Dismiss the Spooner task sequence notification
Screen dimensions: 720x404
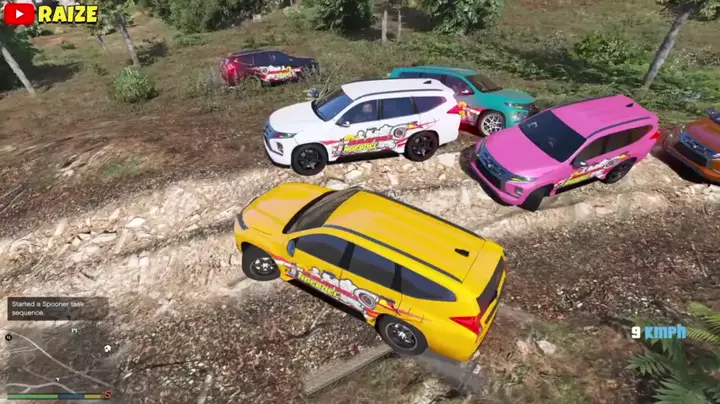coord(57,309)
